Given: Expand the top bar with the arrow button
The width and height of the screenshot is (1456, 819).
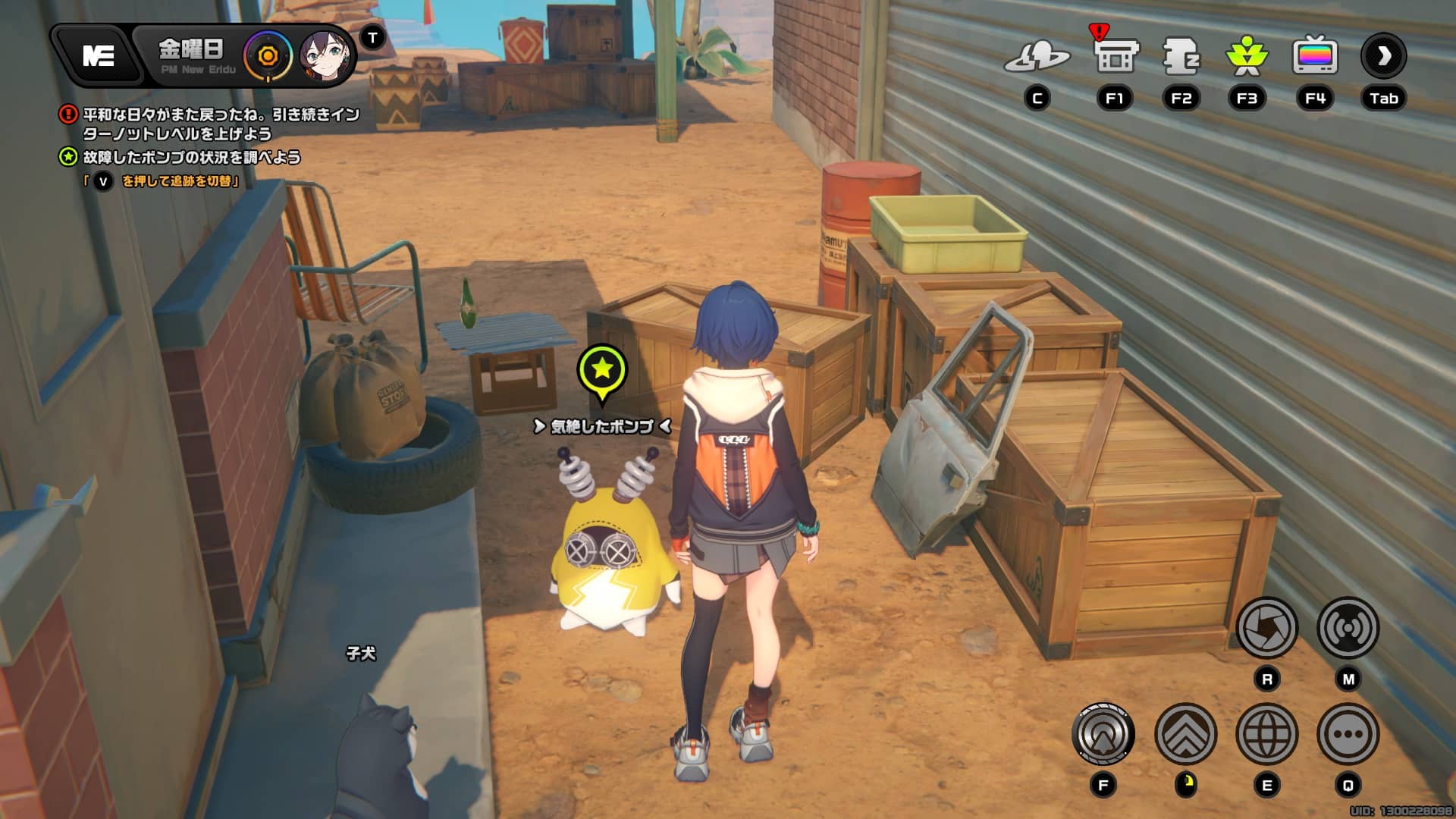Looking at the screenshot, I should click(x=1383, y=56).
